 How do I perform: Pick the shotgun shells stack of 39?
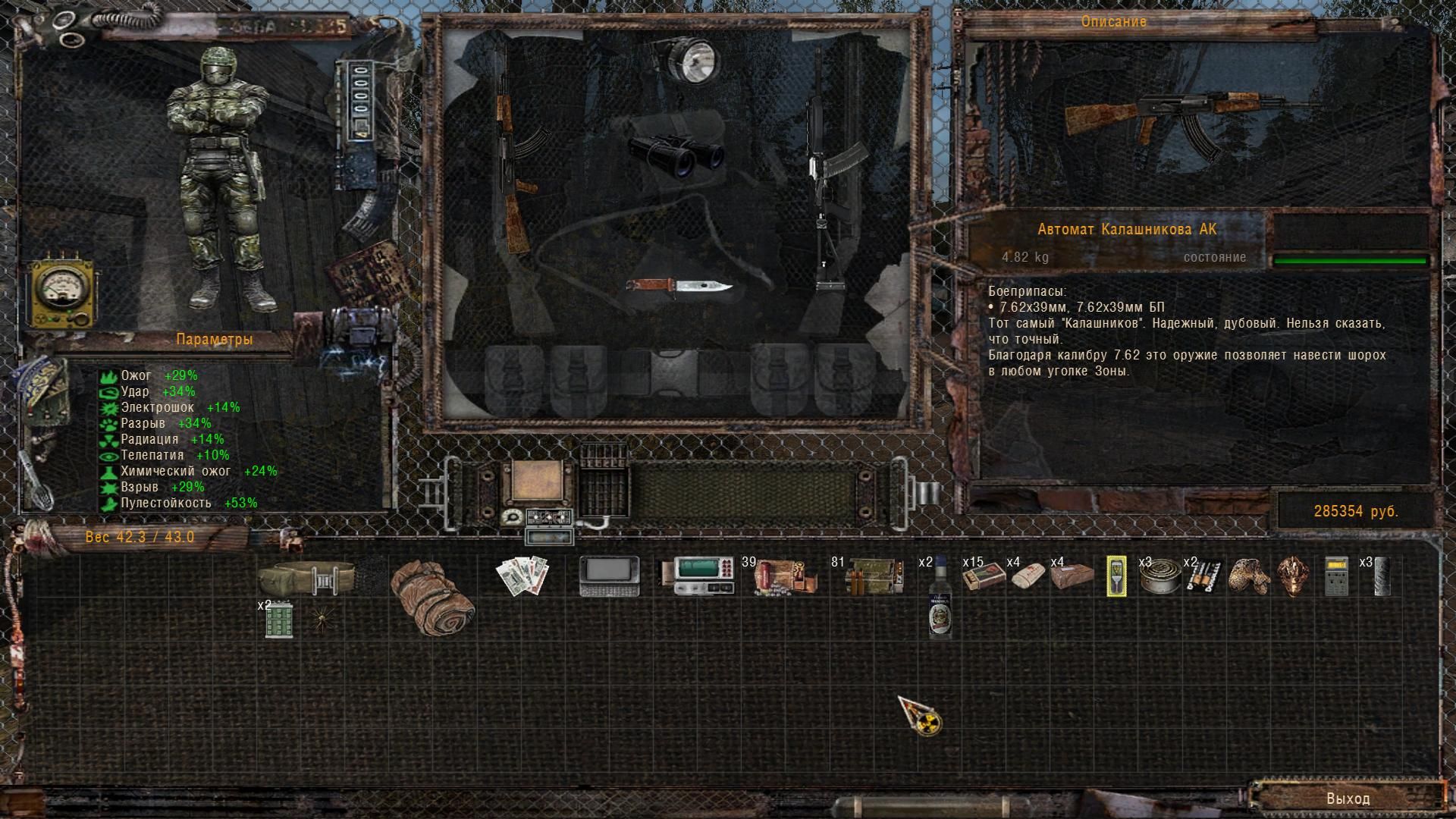(785, 577)
